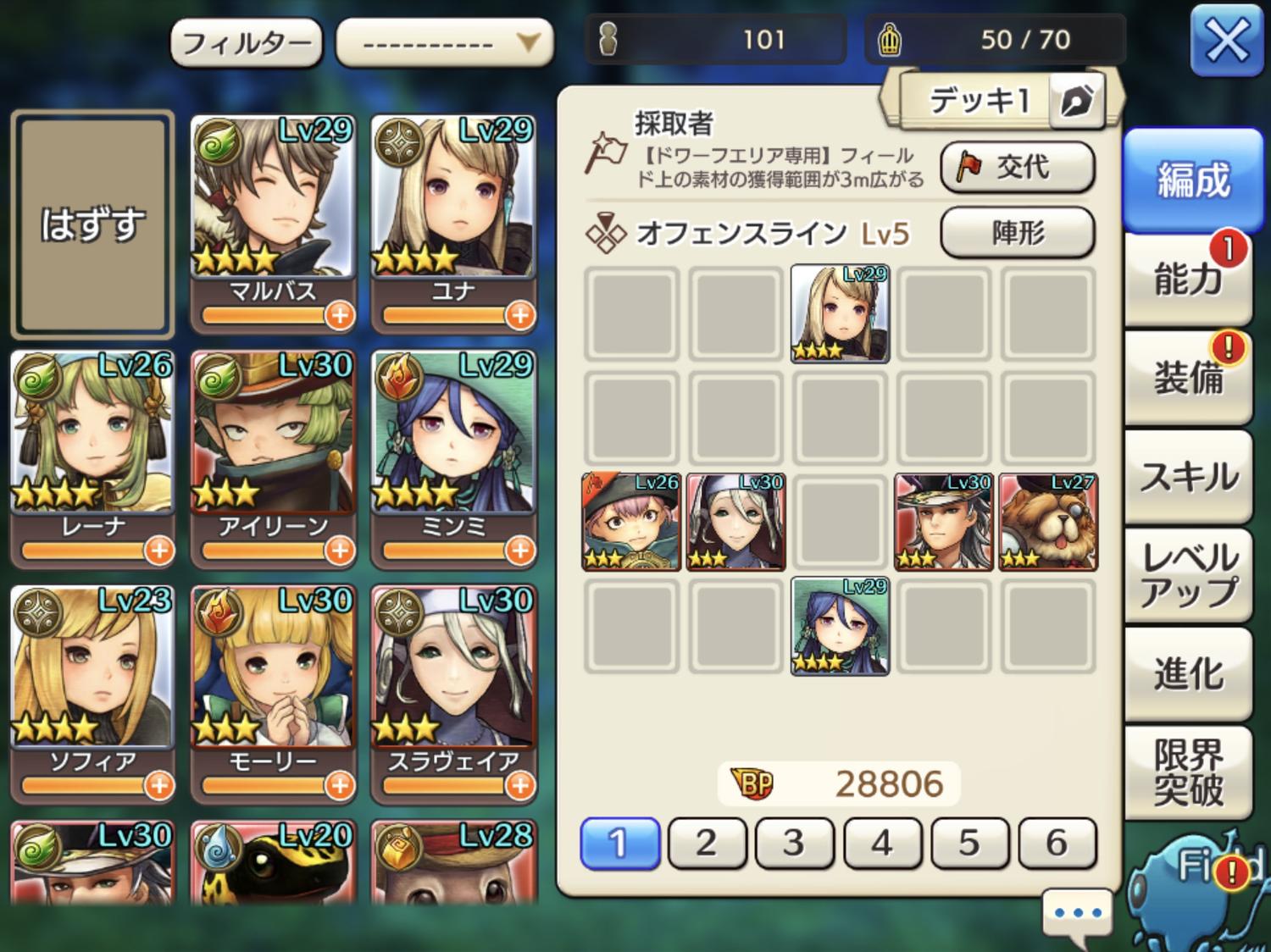
Task: Expand the sort dropdown next to the filter
Action: pyautogui.click(x=444, y=42)
